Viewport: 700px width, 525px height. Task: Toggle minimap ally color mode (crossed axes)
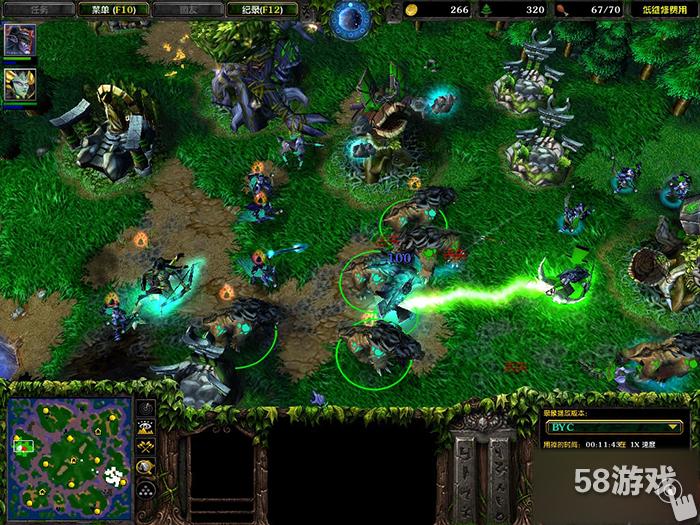coord(146,448)
